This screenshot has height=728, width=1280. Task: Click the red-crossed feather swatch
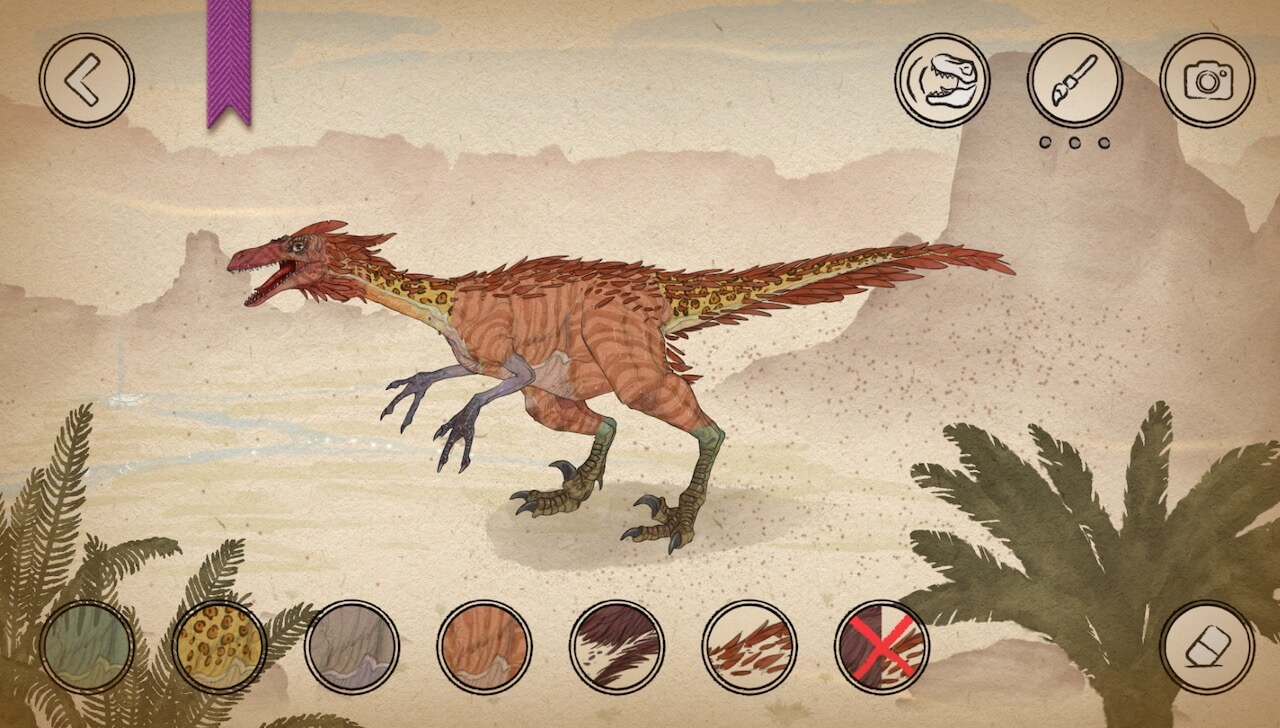pyautogui.click(x=882, y=647)
